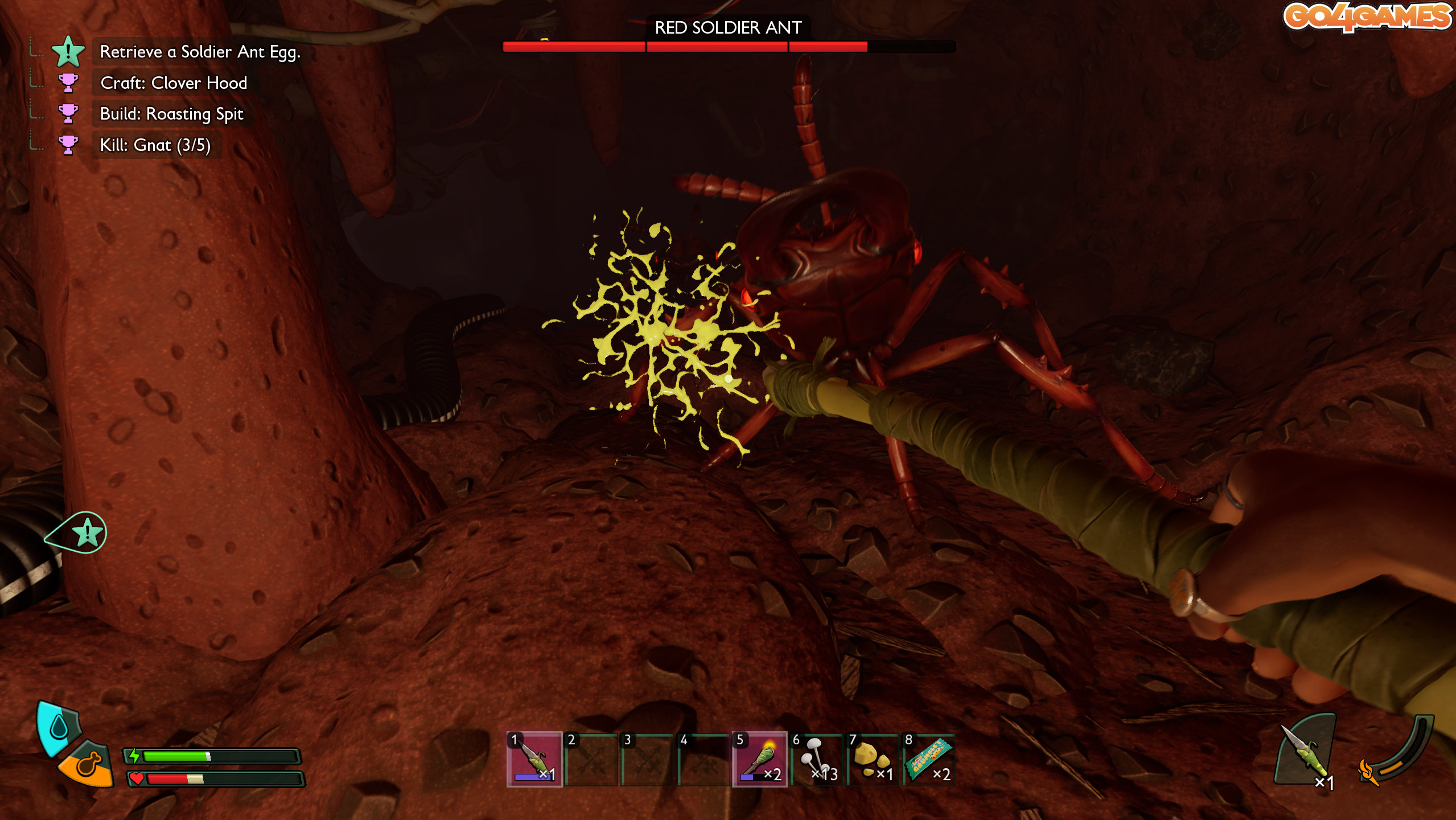The image size is (1456, 820).
Task: Select the Craft: Clover Hood objective
Action: click(x=173, y=83)
